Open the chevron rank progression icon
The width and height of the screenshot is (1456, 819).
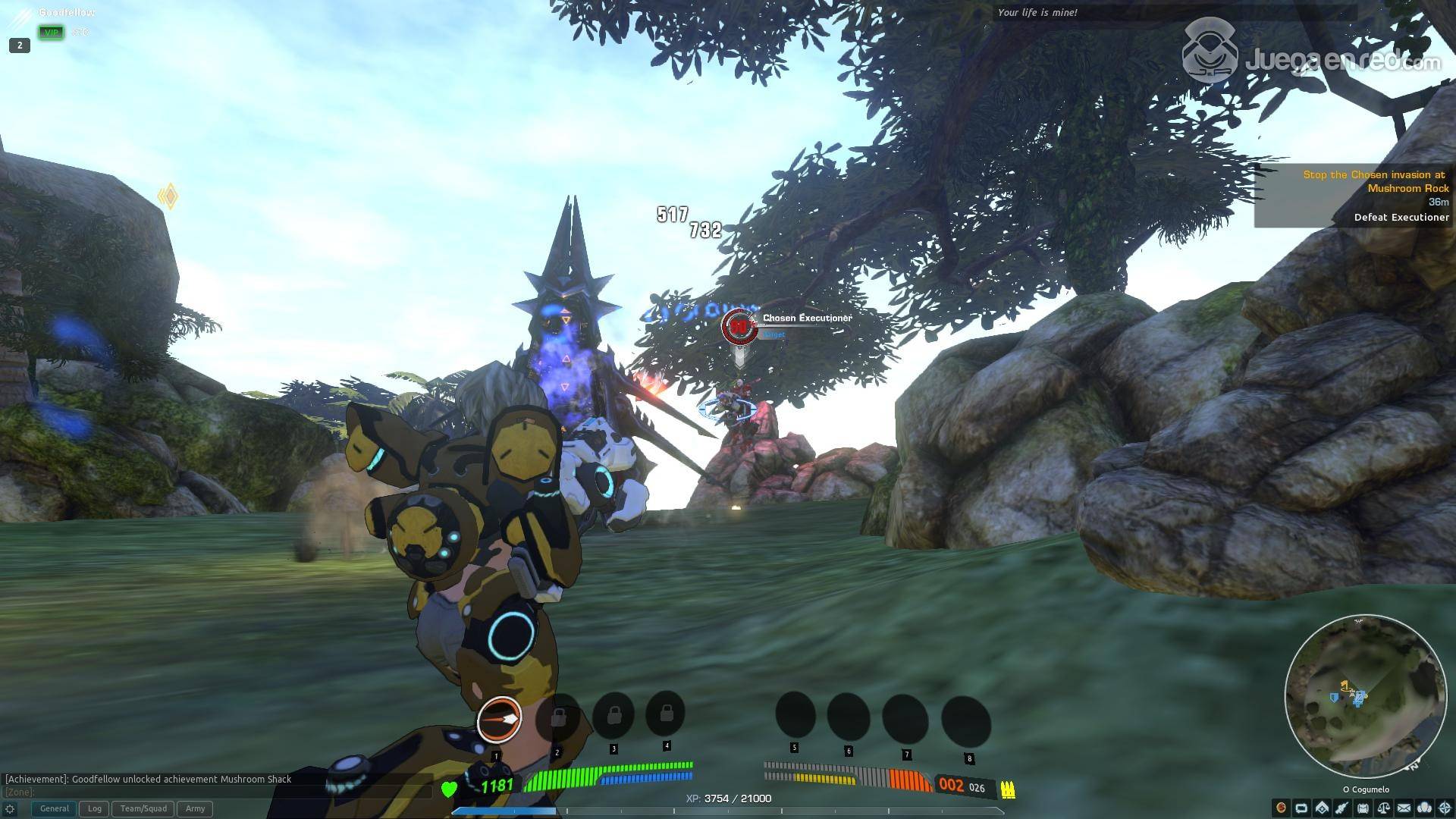(1322, 808)
